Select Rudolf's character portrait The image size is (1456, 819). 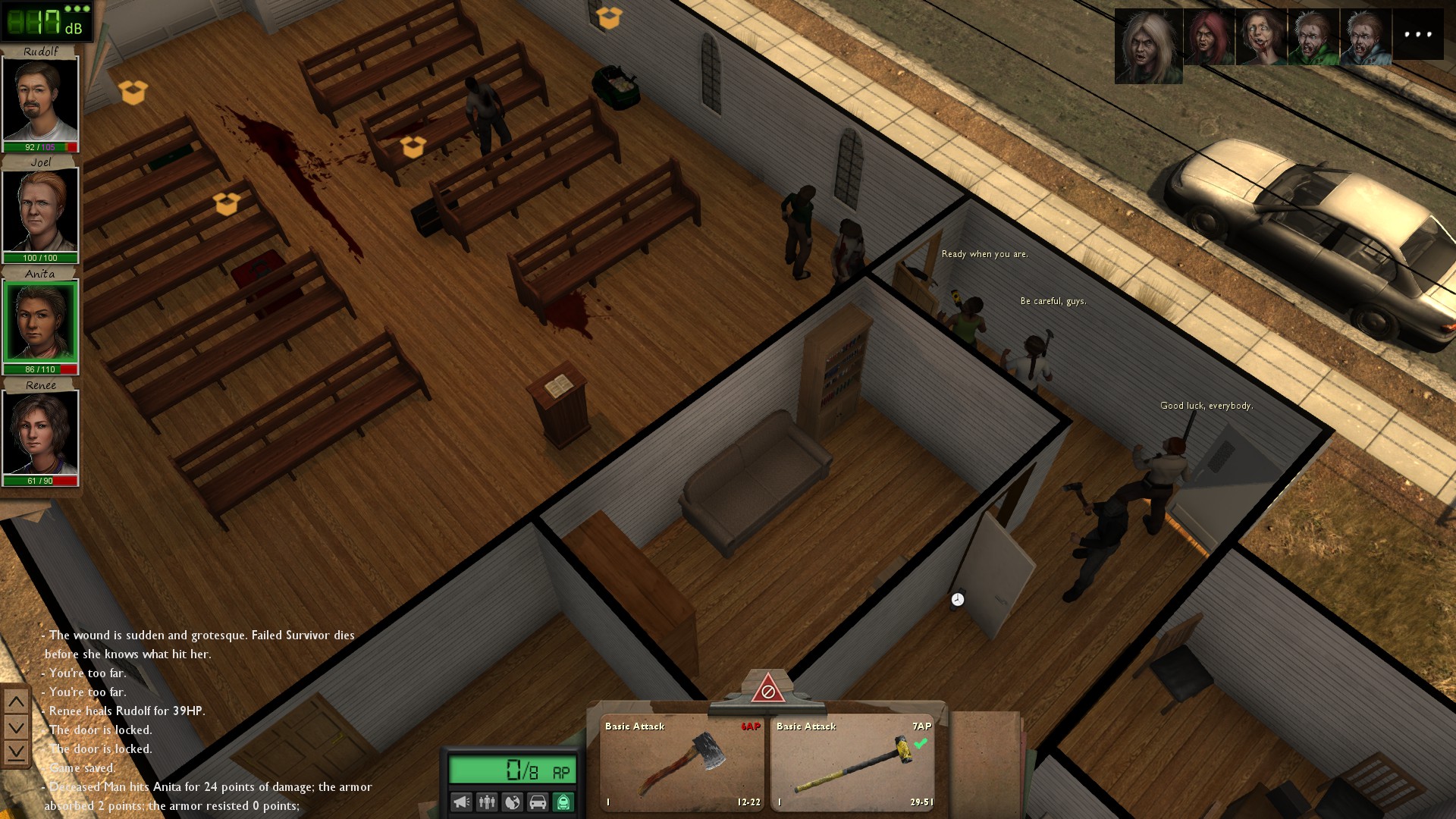tap(40, 99)
